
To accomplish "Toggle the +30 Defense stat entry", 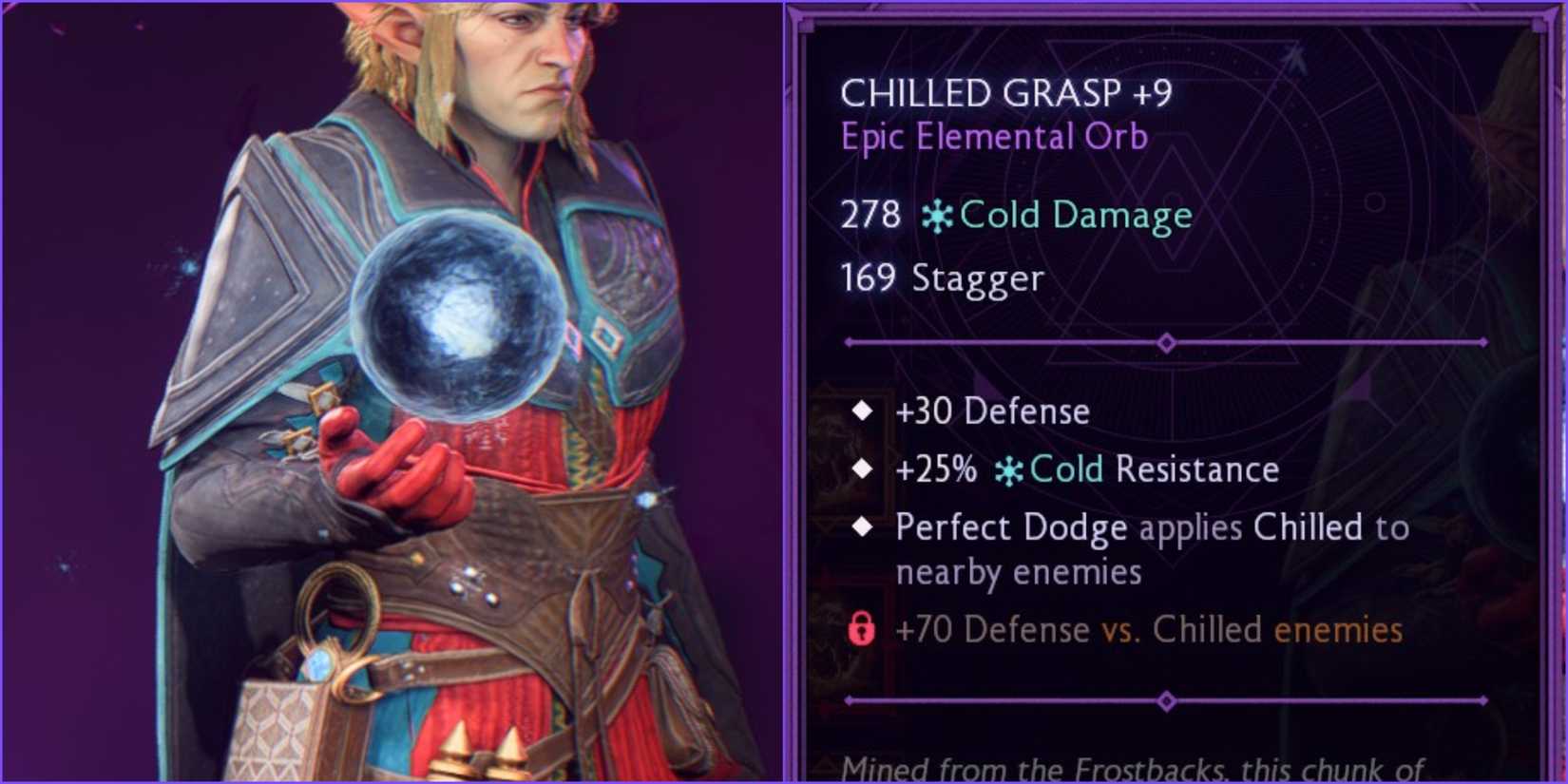I will [x=993, y=411].
